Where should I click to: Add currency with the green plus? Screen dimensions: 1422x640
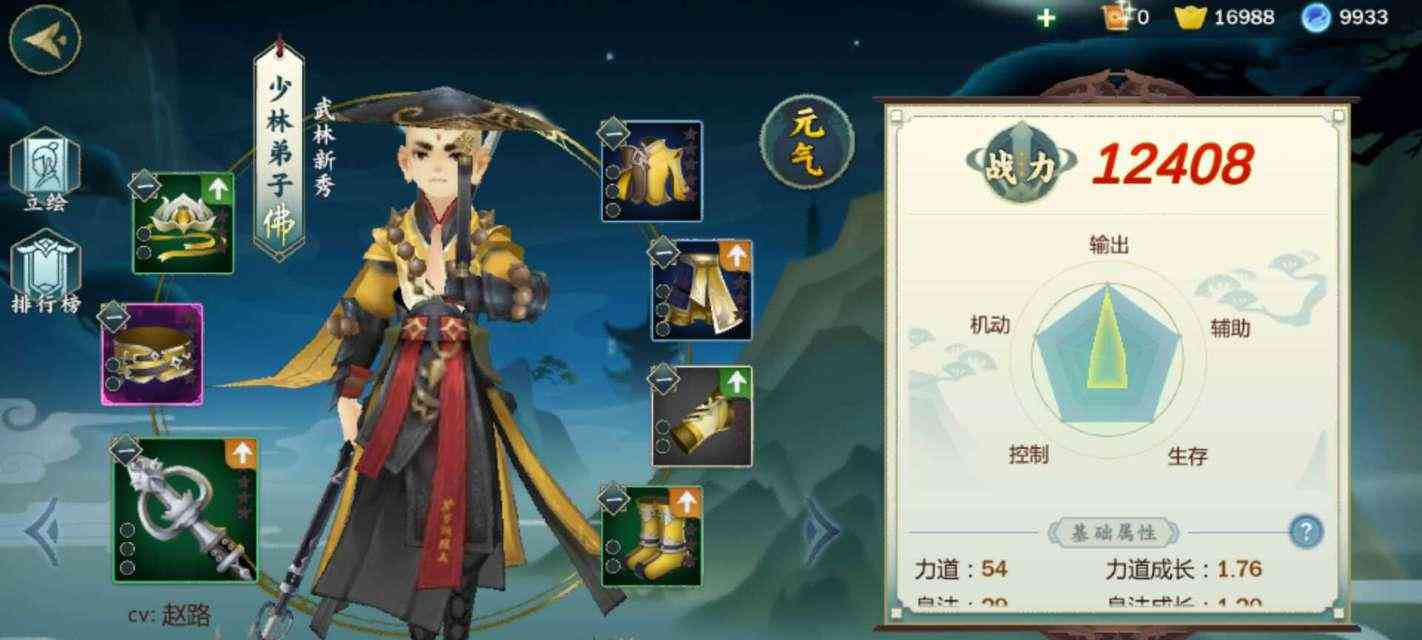tap(1046, 17)
